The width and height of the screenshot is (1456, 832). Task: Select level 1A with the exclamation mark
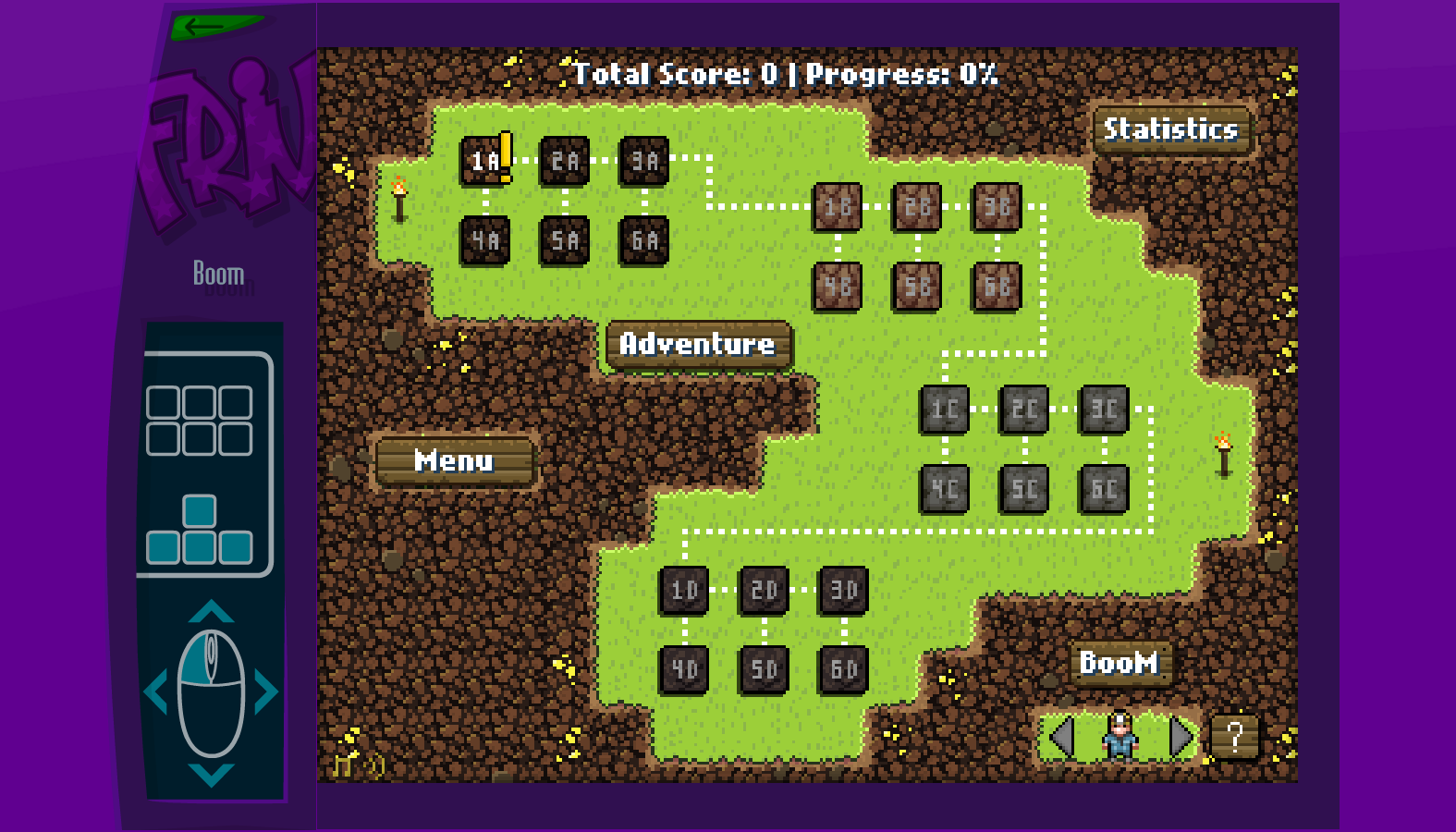tap(483, 162)
